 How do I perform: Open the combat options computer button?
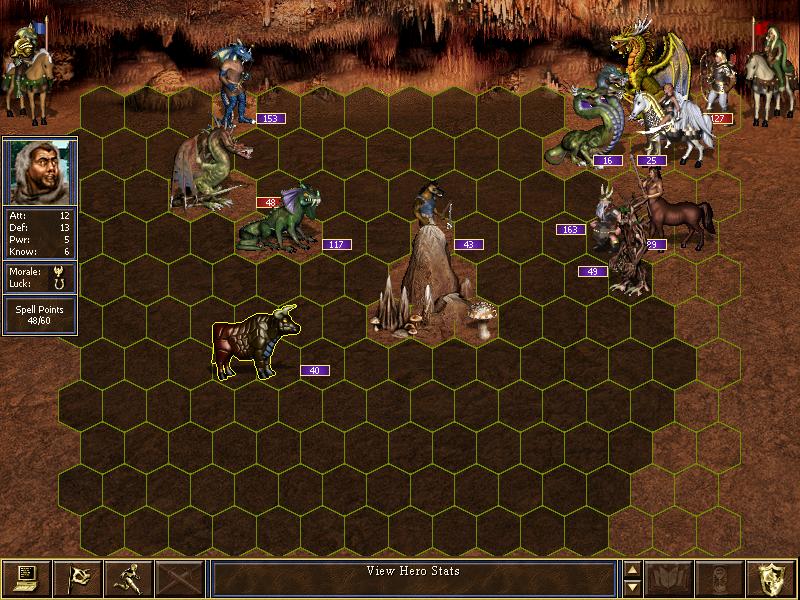26,577
